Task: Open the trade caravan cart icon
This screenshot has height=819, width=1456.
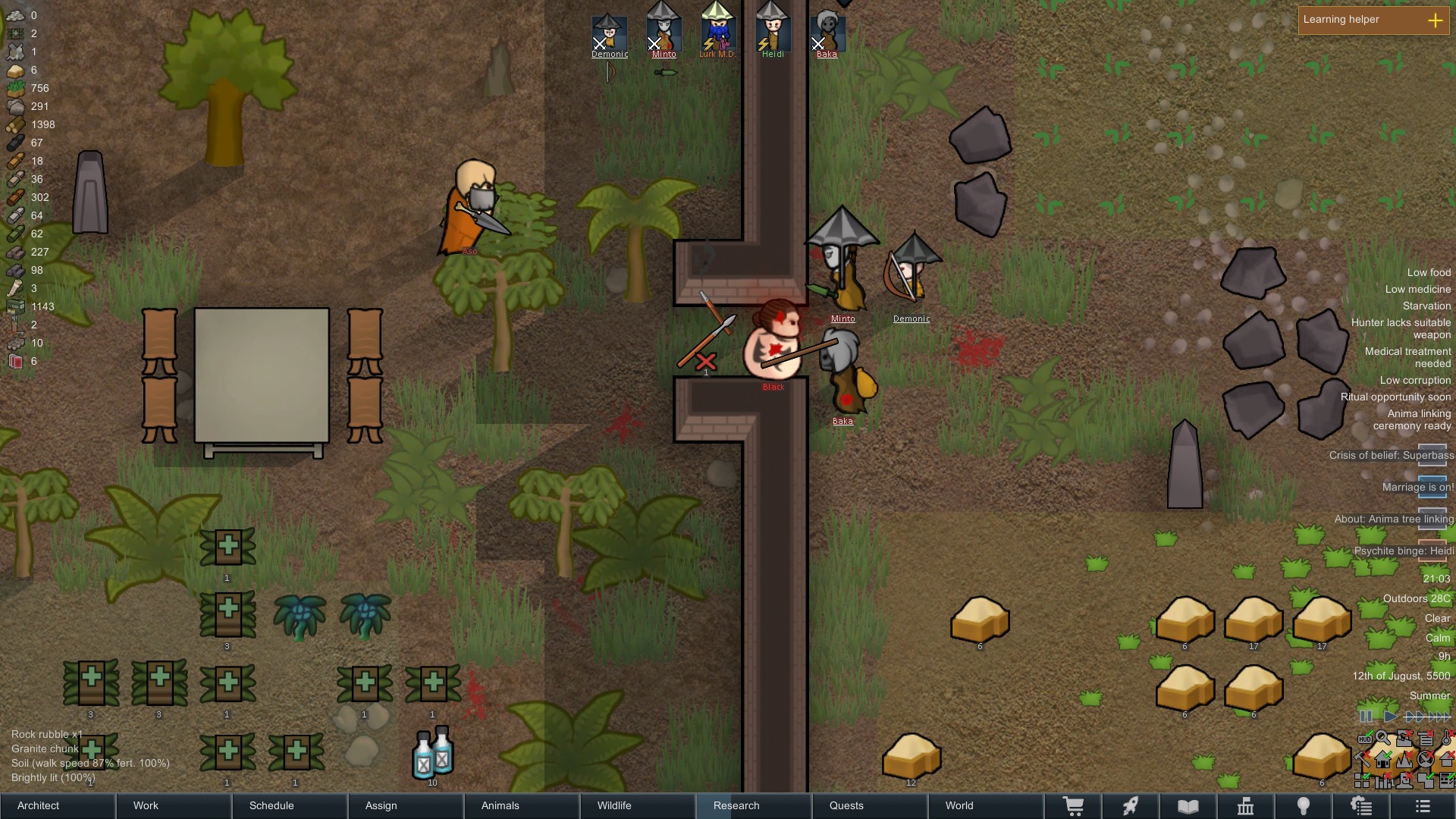Action: point(1075,805)
